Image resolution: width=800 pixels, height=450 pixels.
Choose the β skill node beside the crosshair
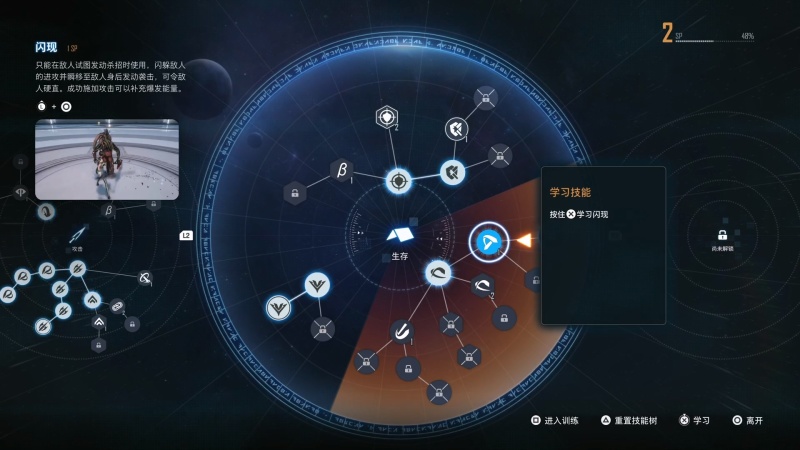[341, 169]
